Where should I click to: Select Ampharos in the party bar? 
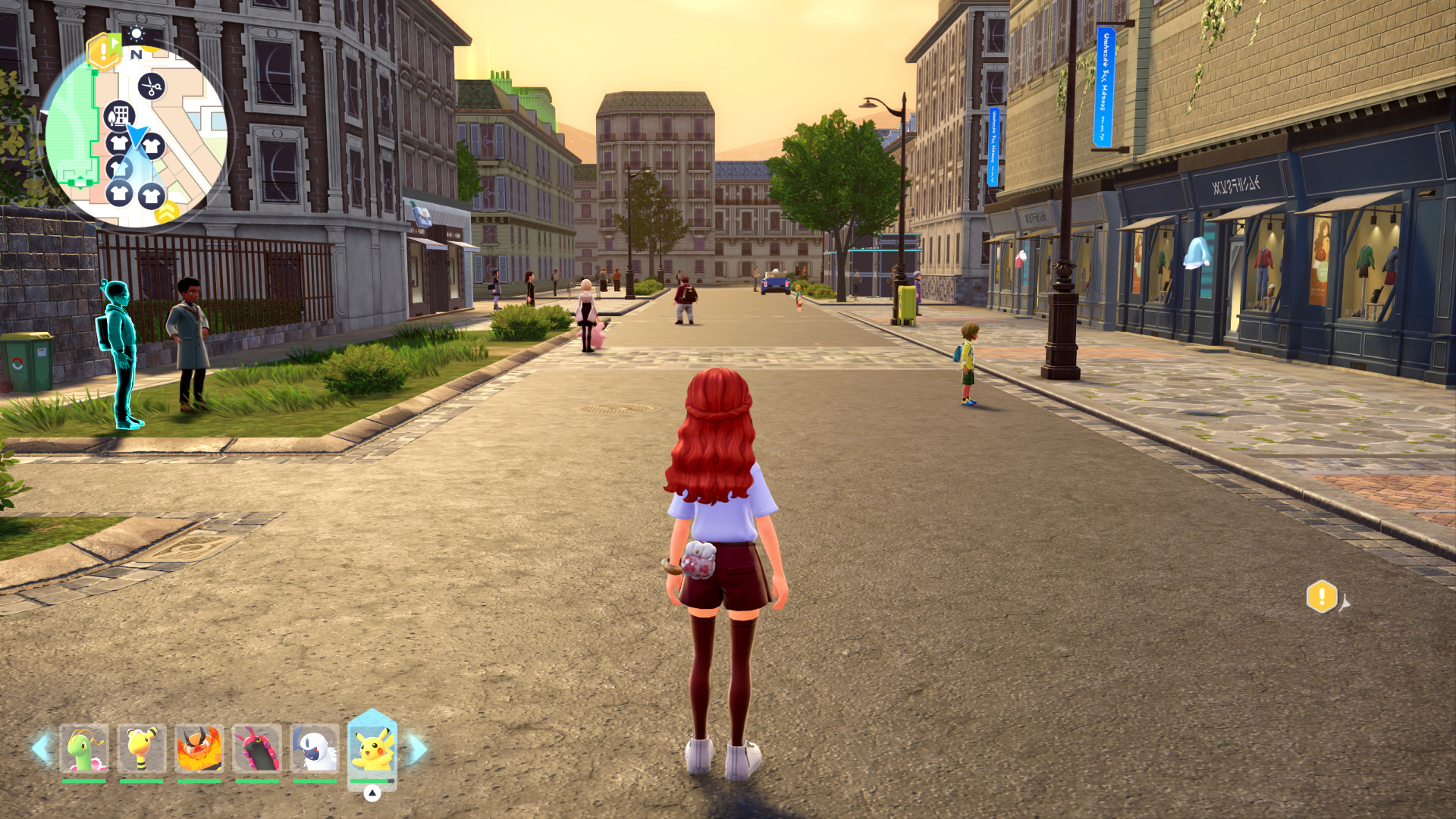coord(142,748)
